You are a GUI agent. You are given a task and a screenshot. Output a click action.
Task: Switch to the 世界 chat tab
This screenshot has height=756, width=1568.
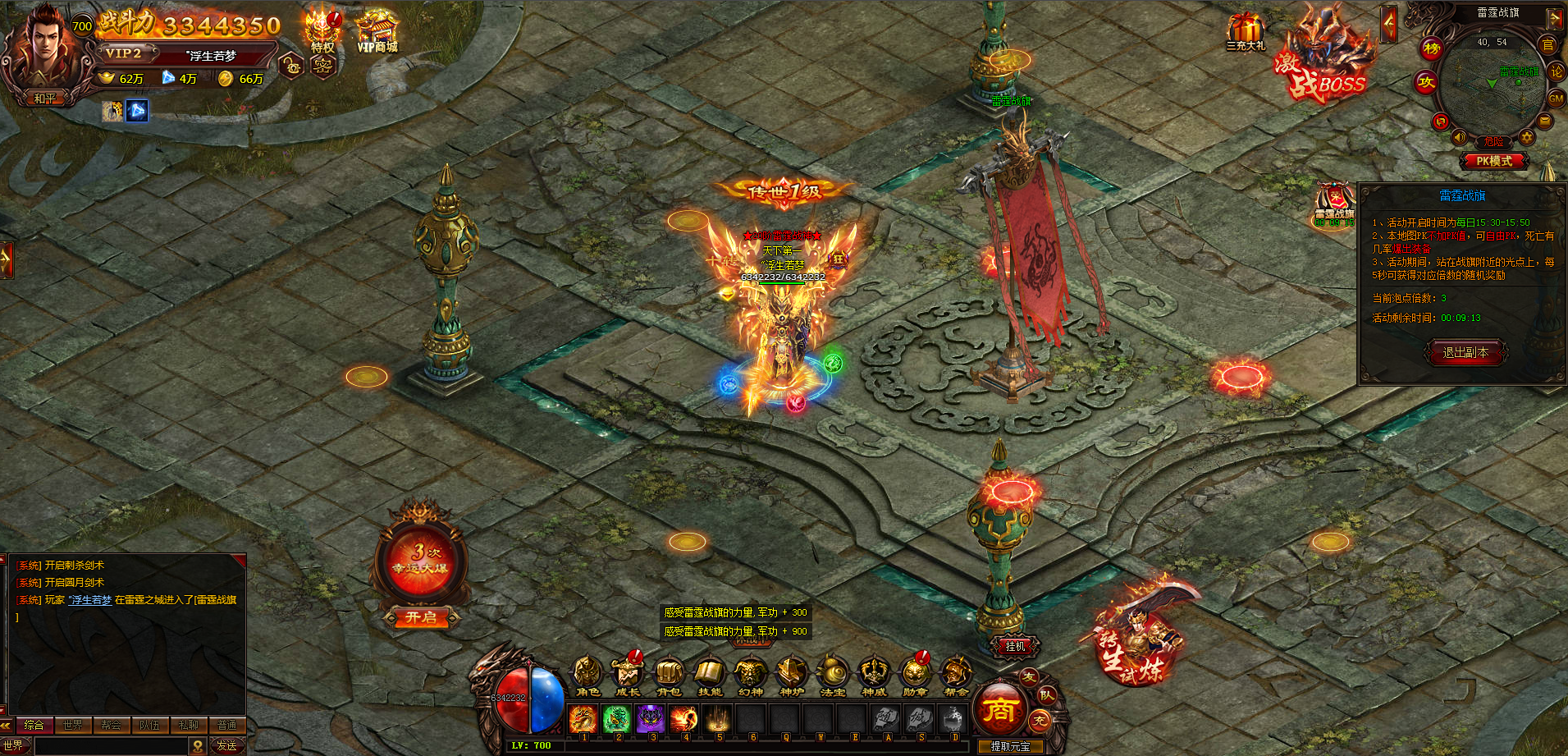[x=72, y=725]
